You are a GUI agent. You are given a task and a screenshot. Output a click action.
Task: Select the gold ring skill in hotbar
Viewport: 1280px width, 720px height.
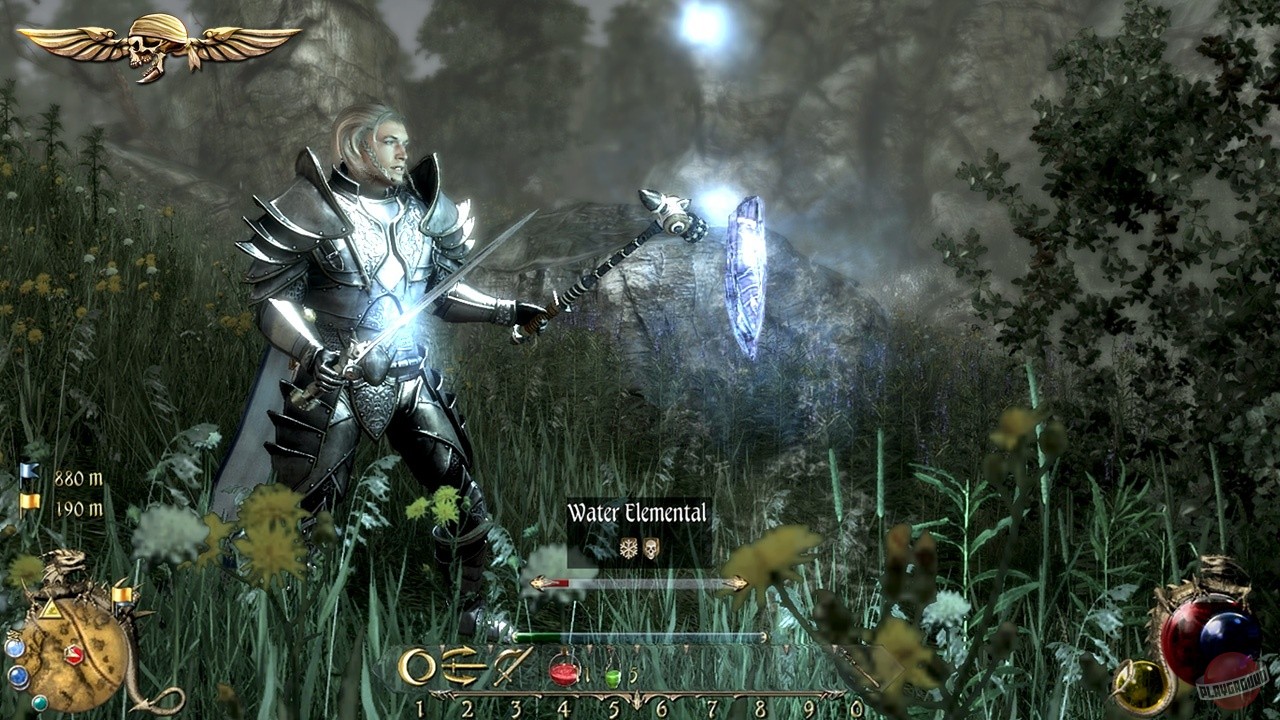click(417, 667)
